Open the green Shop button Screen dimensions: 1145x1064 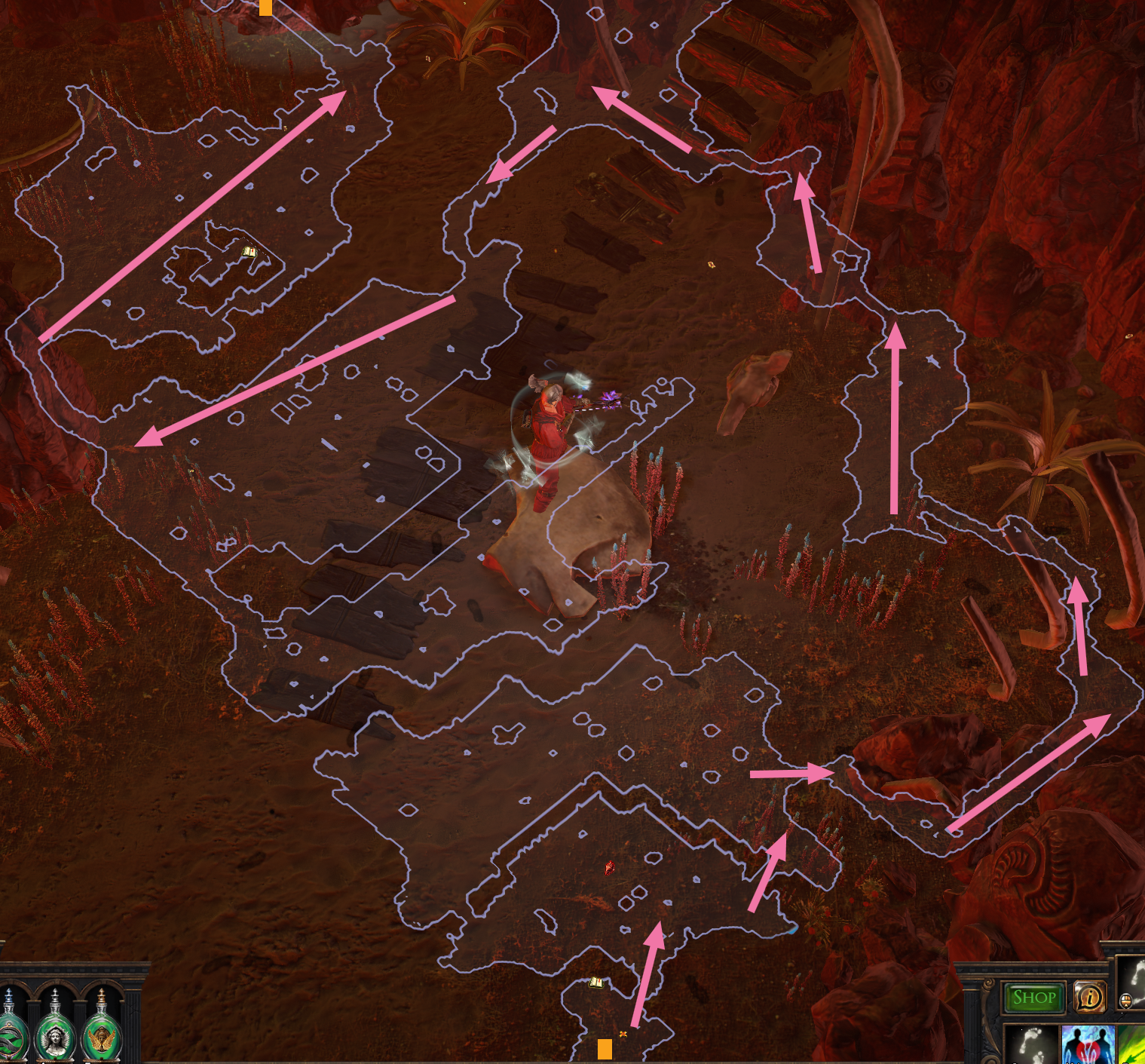click(1033, 998)
